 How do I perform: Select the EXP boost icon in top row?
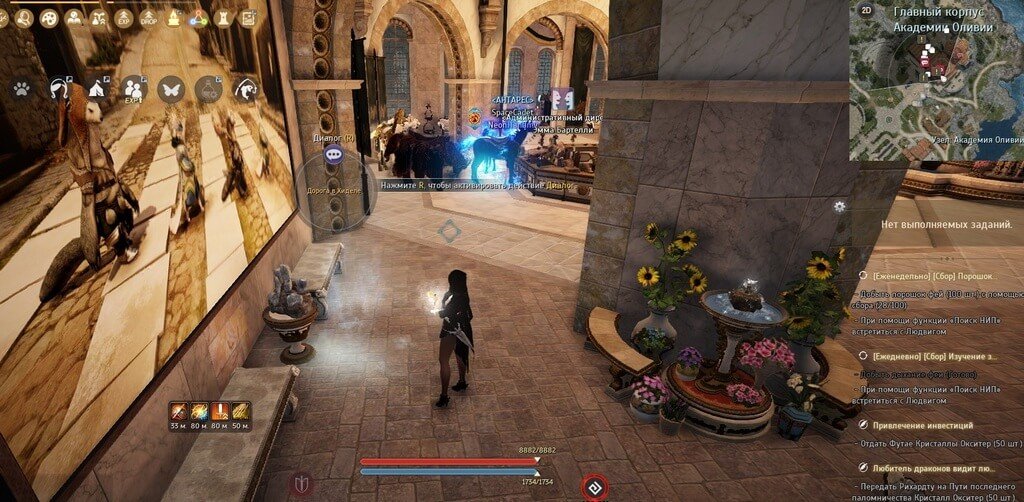click(x=123, y=17)
